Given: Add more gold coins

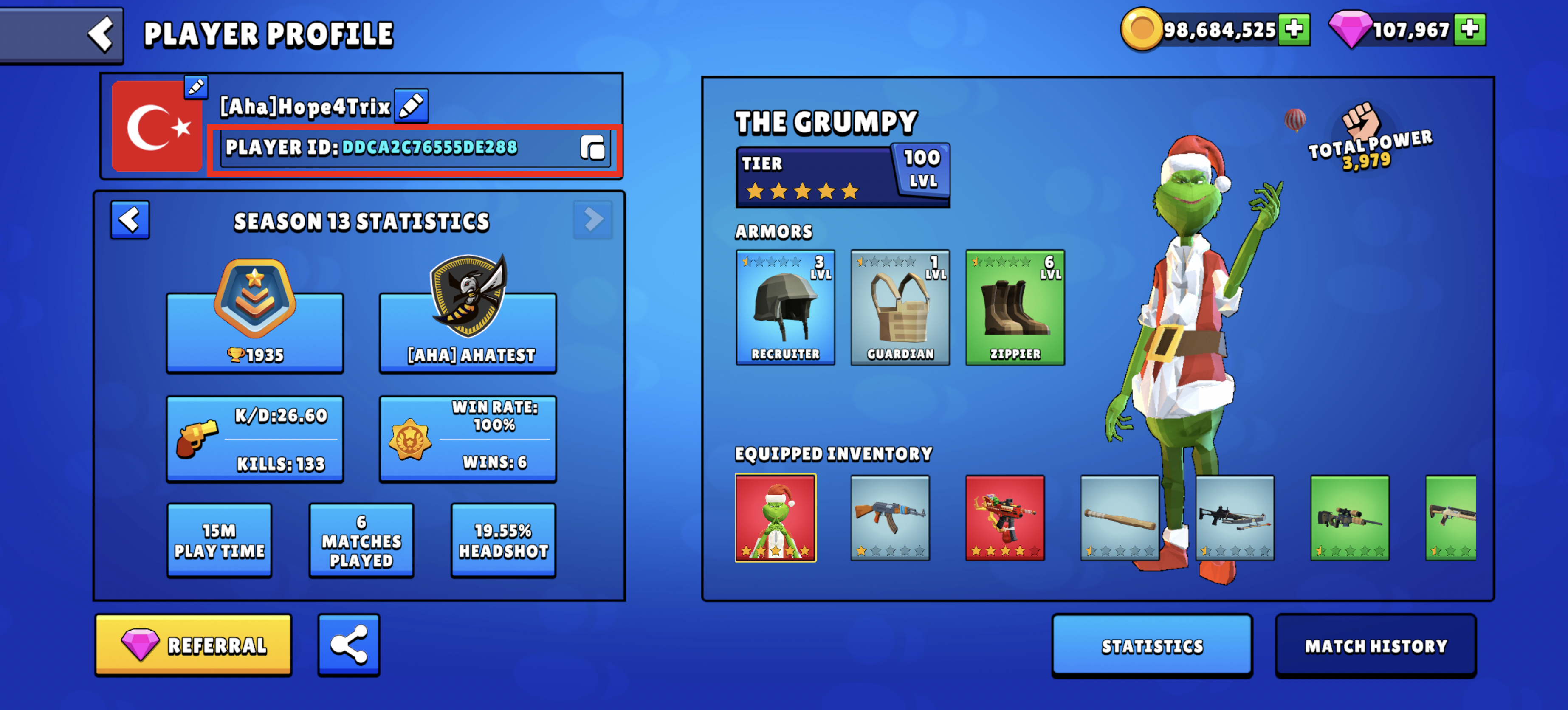Looking at the screenshot, I should [1294, 29].
